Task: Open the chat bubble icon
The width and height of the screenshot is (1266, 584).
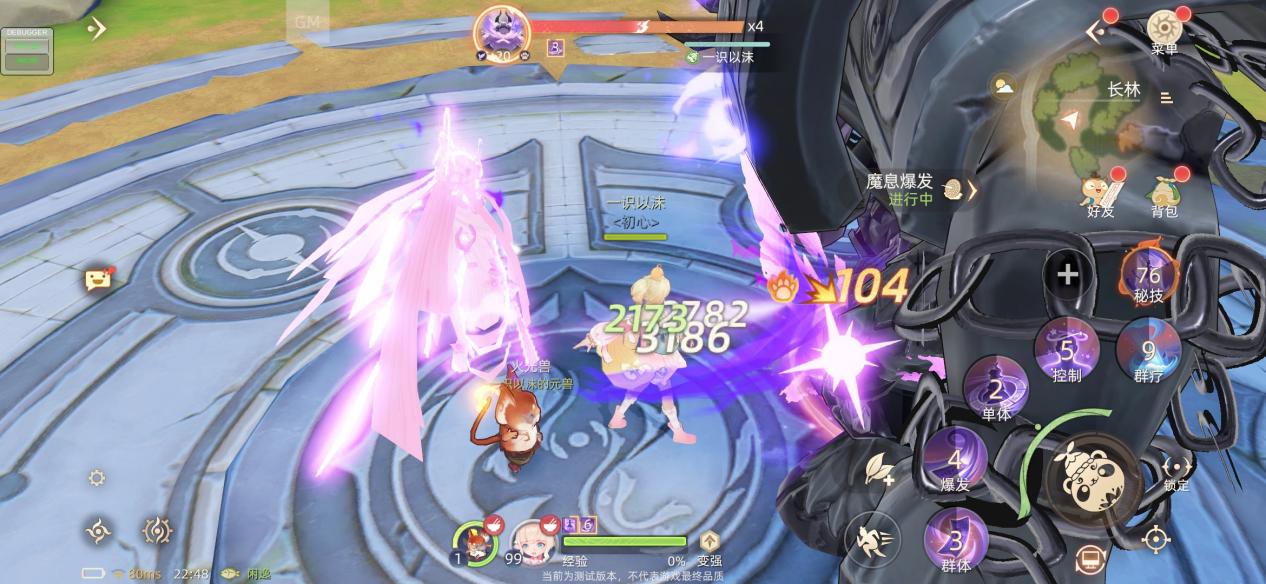Action: pyautogui.click(x=97, y=280)
